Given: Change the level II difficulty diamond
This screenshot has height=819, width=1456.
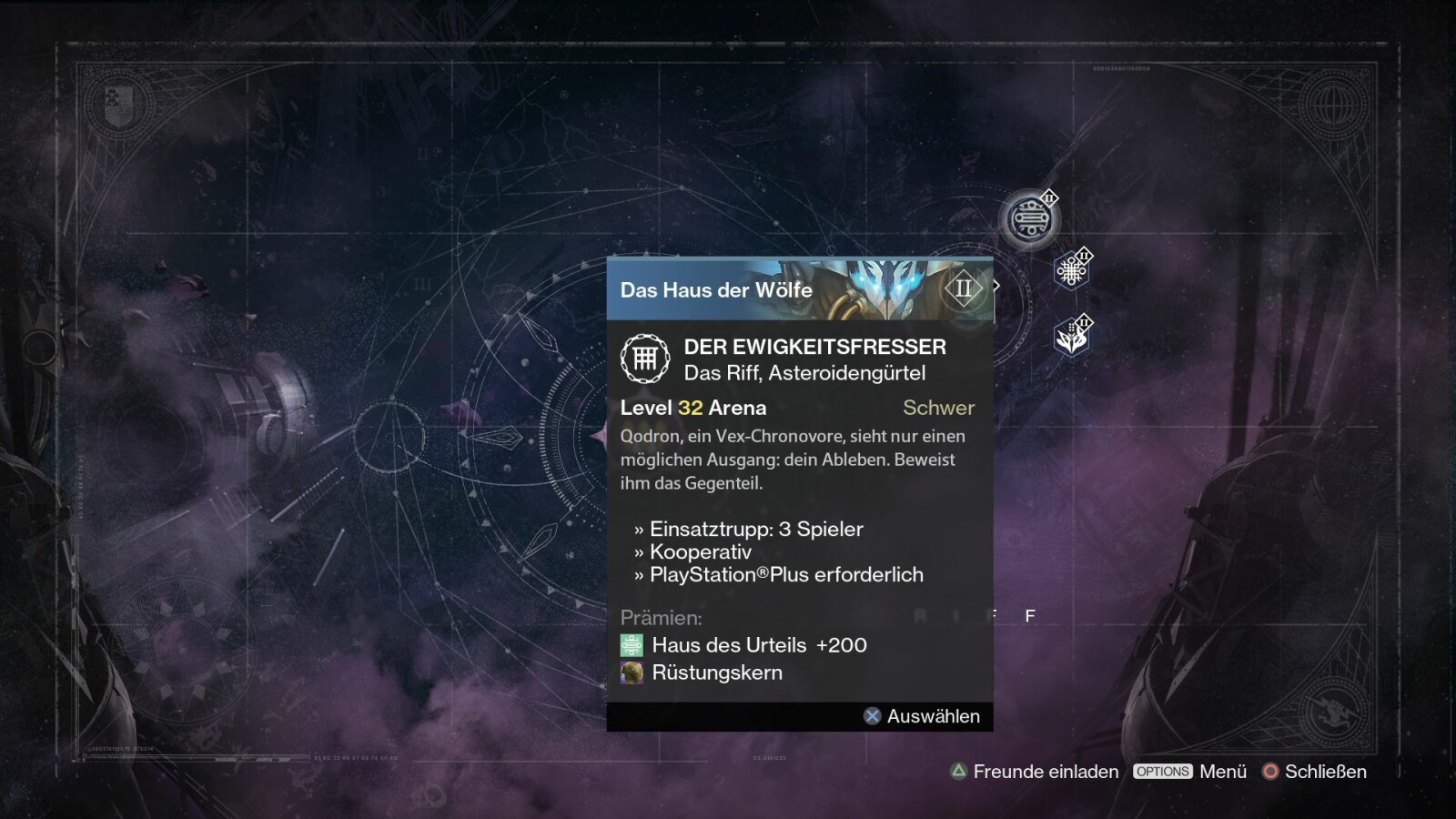Looking at the screenshot, I should [964, 289].
